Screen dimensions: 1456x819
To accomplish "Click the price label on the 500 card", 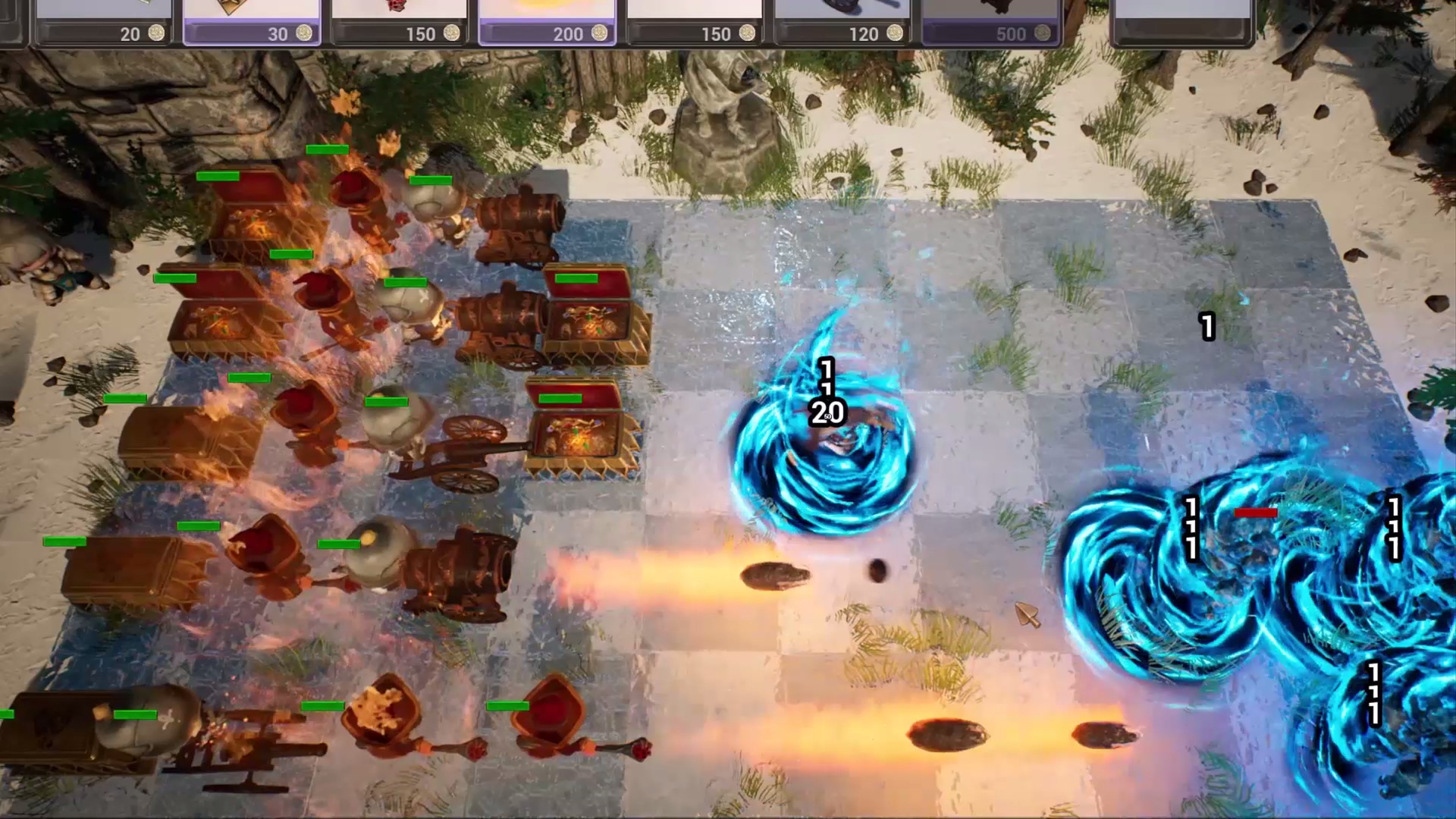I will pyautogui.click(x=1014, y=34).
